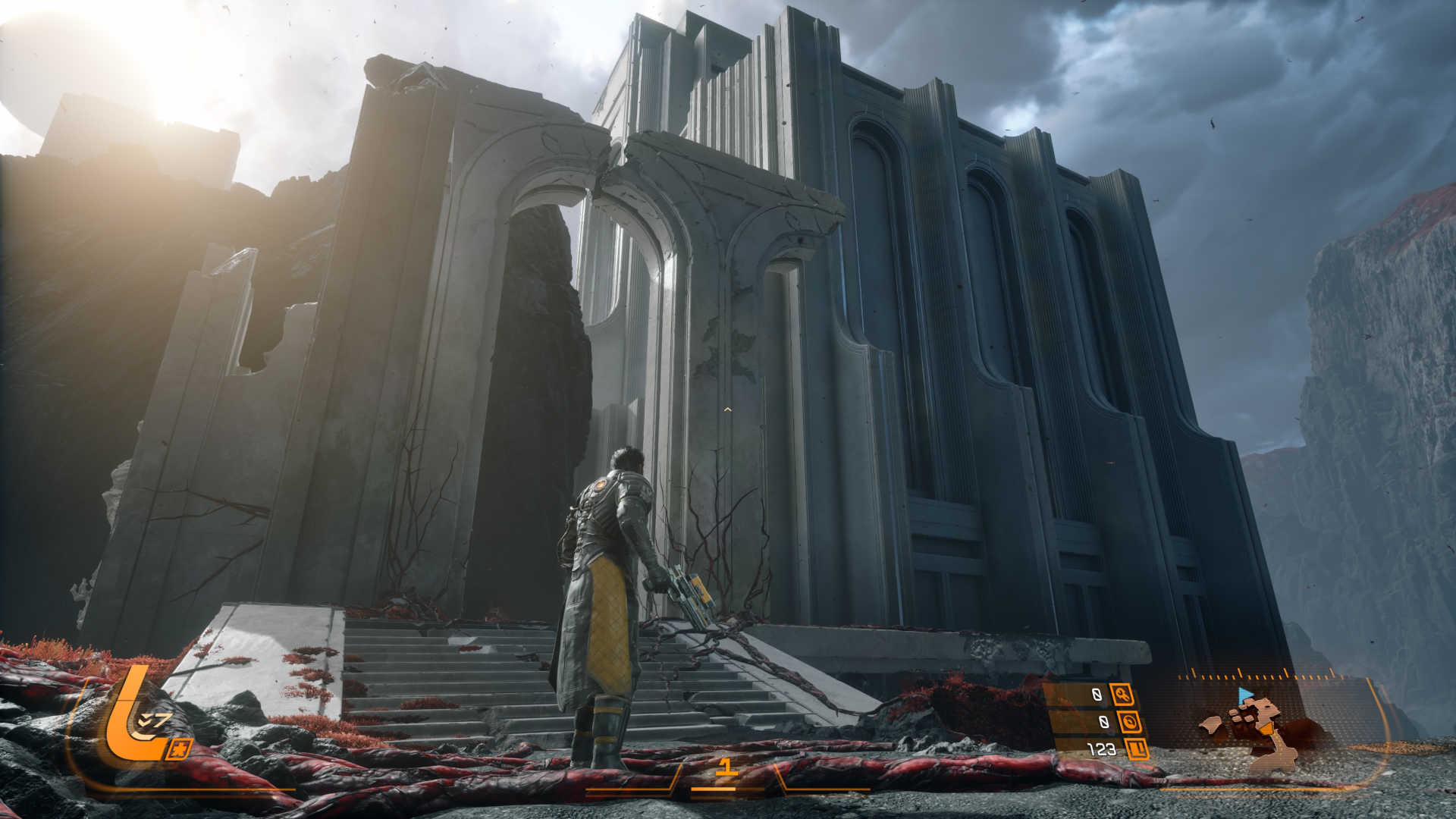
Task: Click the obolites currency icon
Action: click(1137, 750)
